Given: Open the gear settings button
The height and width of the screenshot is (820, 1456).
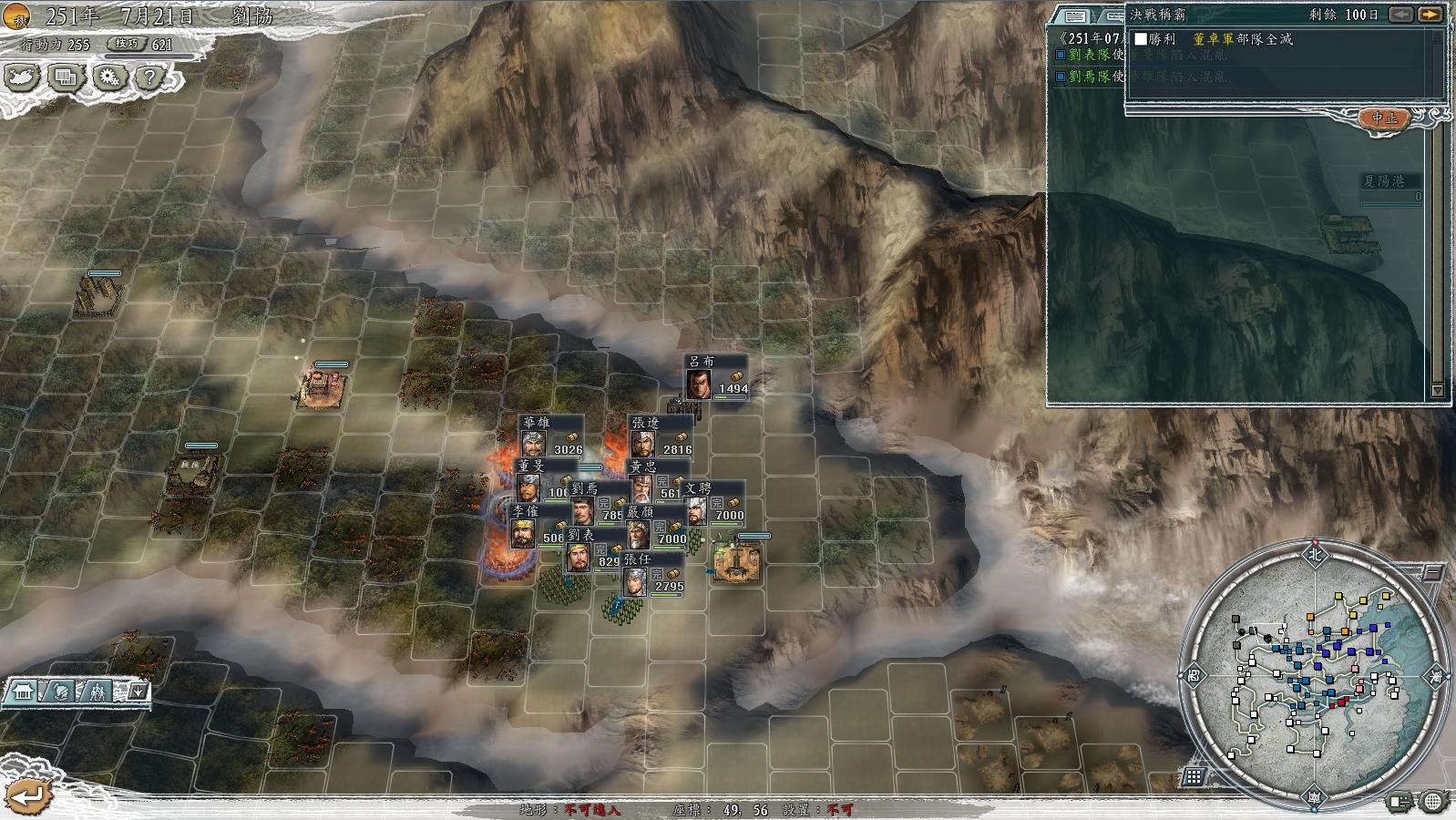Looking at the screenshot, I should tap(108, 77).
